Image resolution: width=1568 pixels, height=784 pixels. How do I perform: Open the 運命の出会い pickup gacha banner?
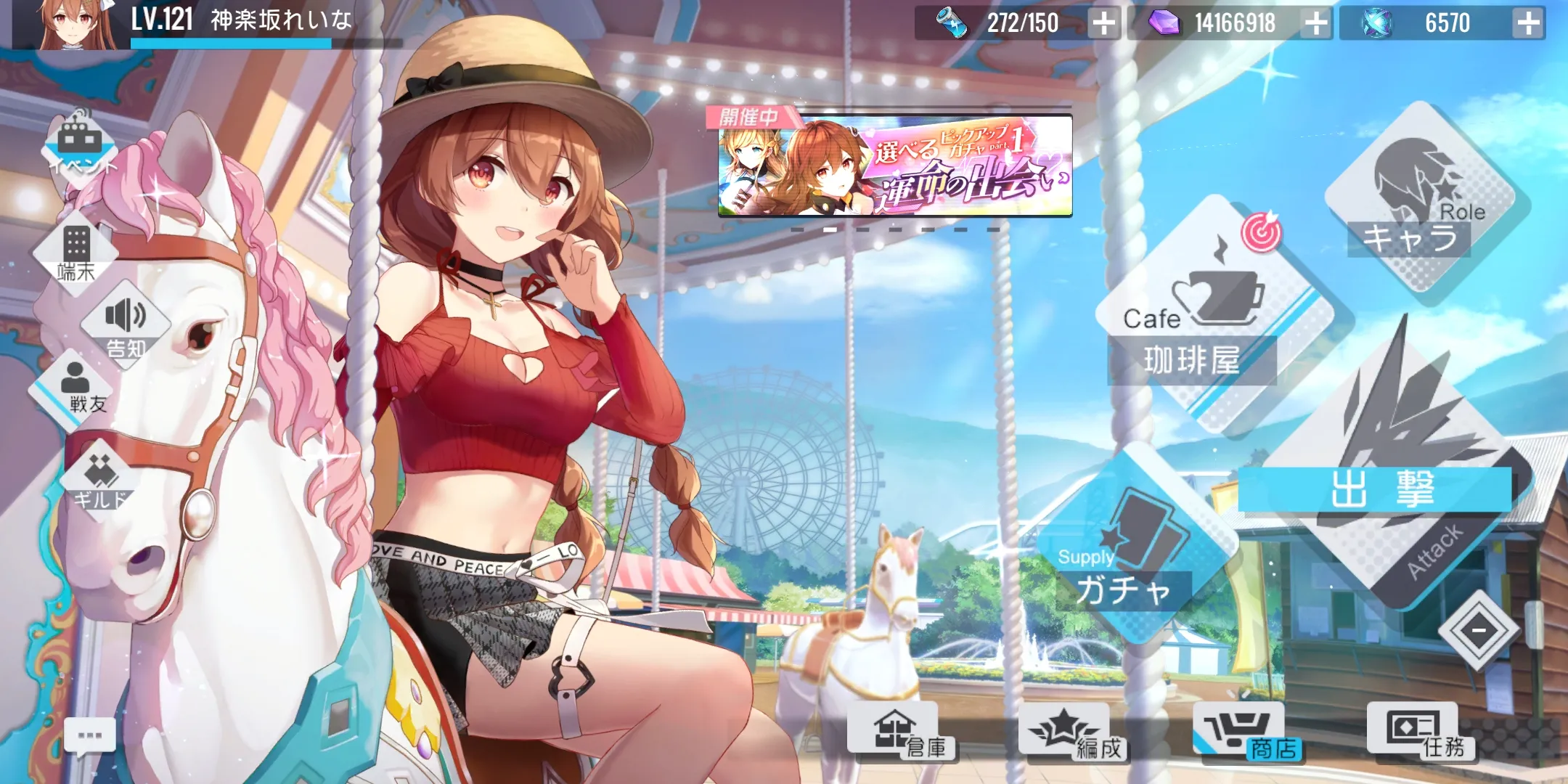(894, 167)
